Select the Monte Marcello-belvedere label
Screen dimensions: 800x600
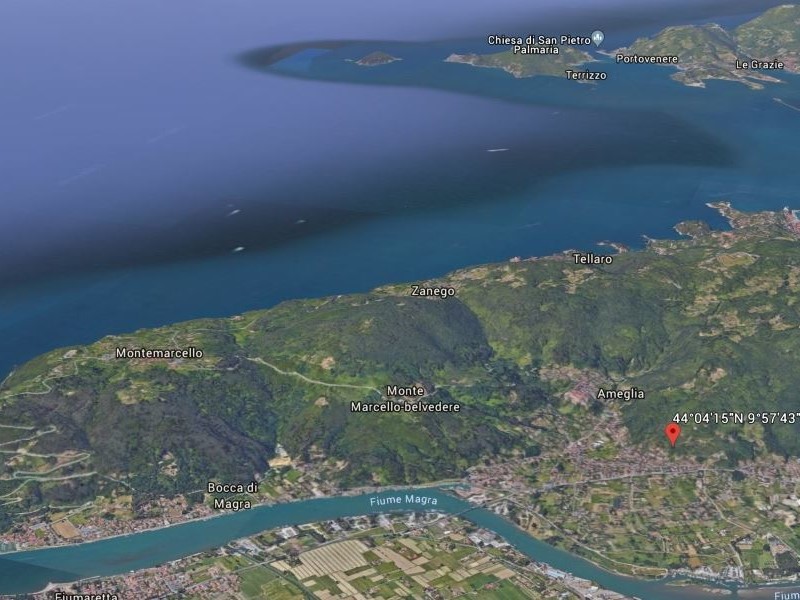click(404, 399)
